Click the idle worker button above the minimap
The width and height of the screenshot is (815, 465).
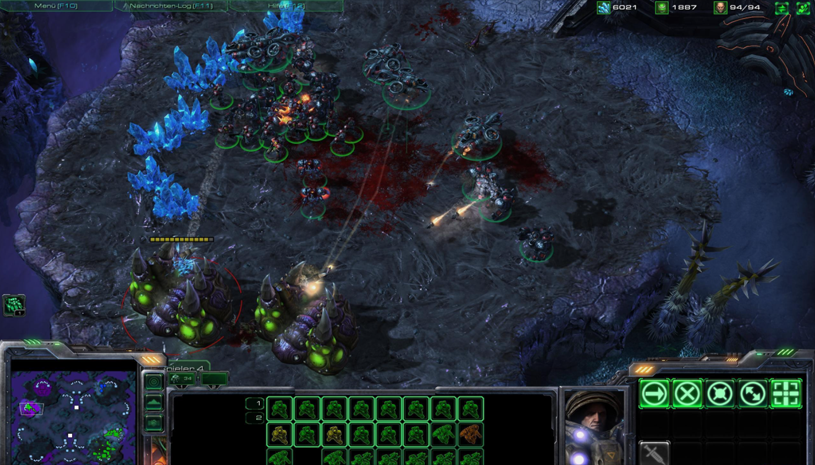pos(14,304)
